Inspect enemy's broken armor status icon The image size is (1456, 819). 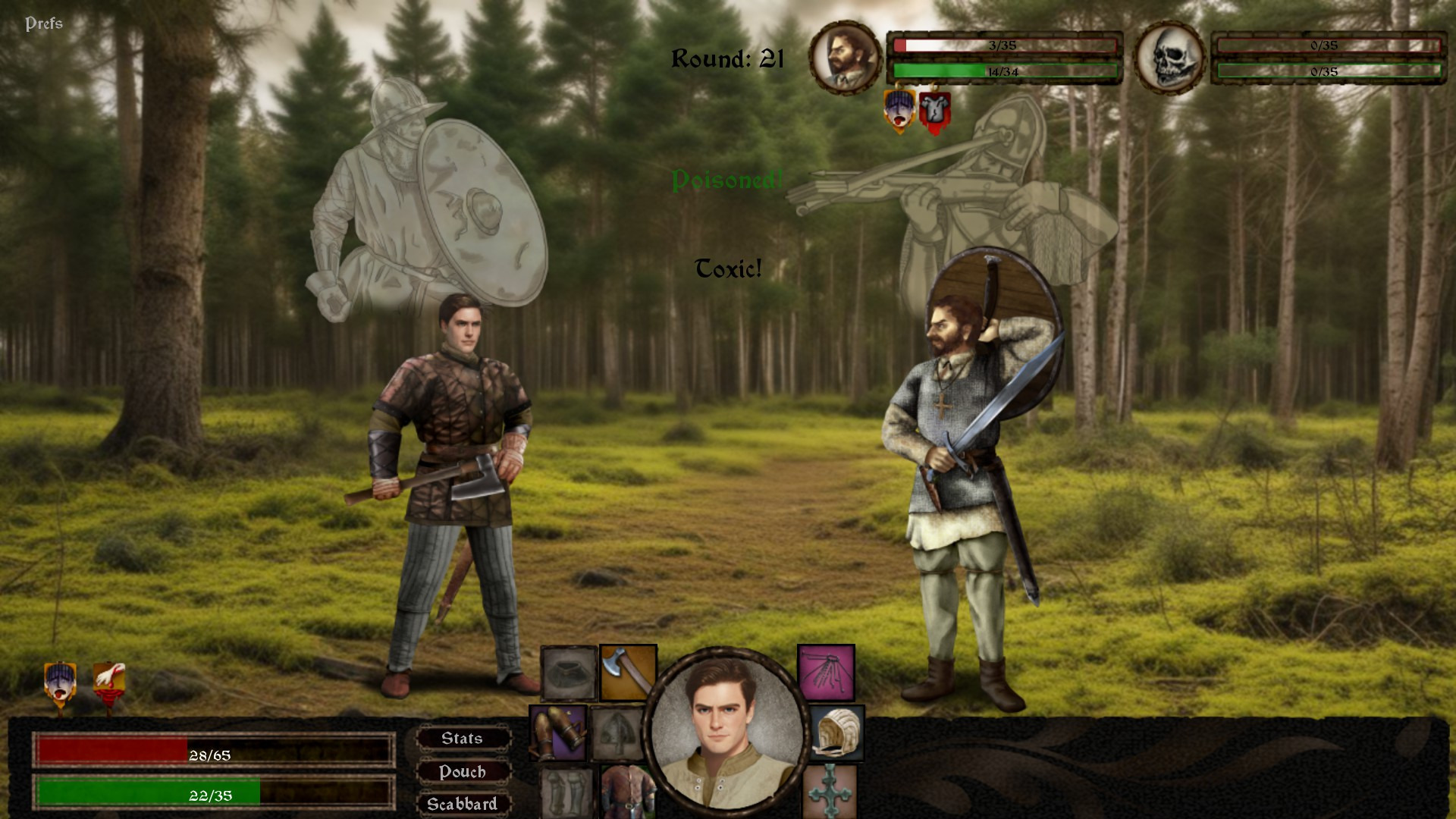[934, 112]
